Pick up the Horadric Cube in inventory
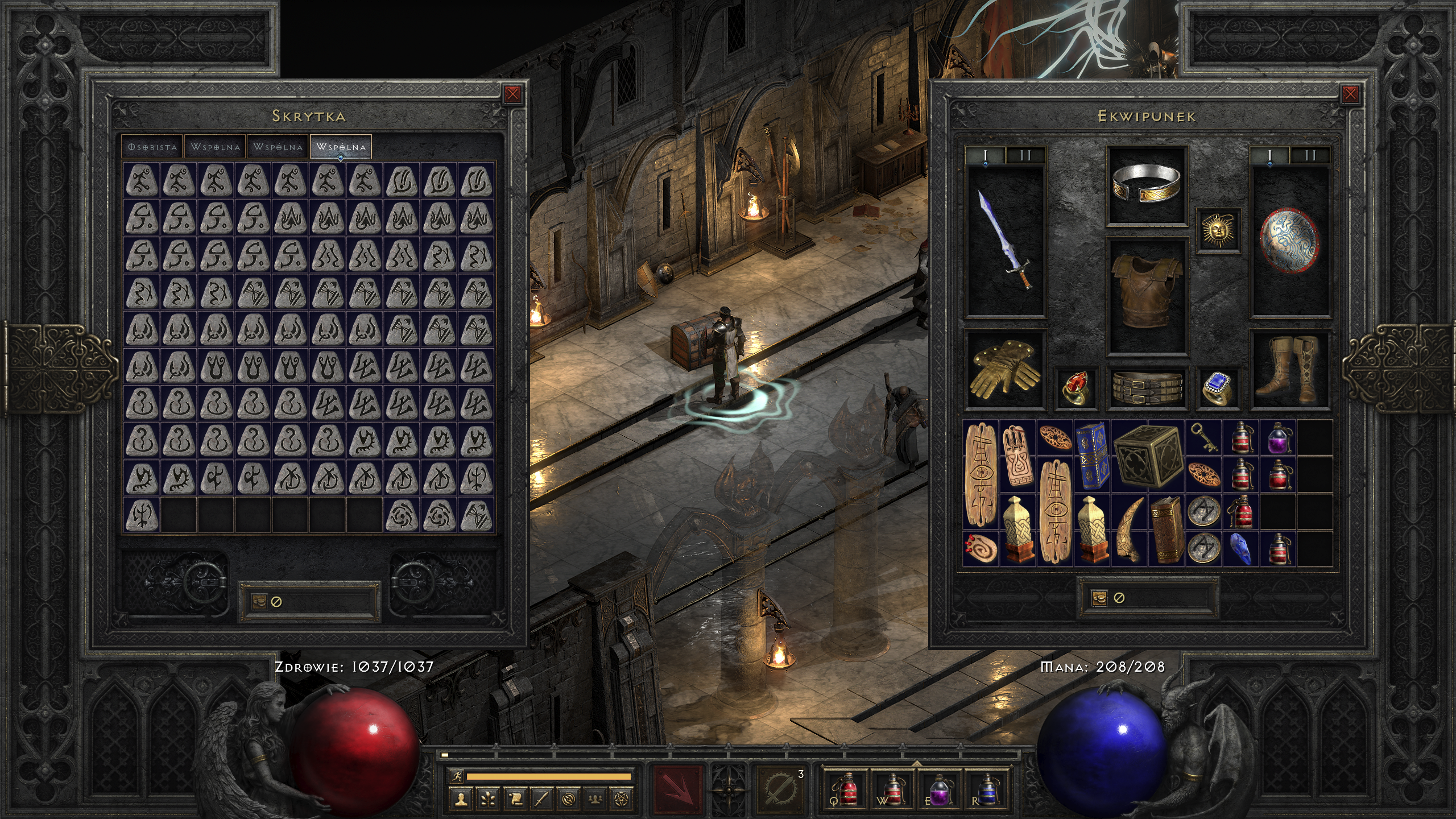Screen dimensions: 1456x819 coord(1147,457)
